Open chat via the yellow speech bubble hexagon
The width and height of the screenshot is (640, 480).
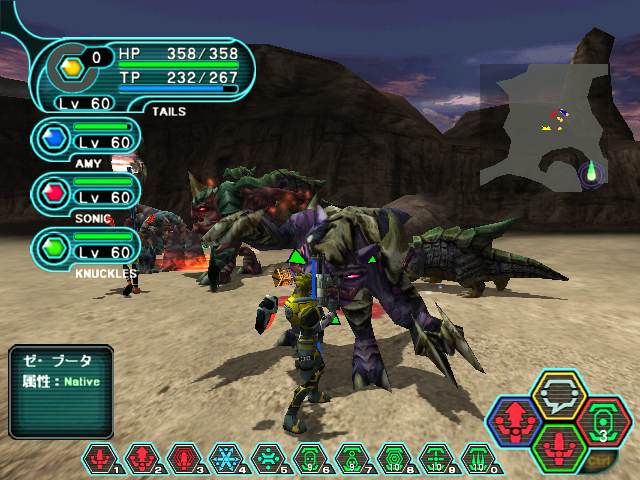(x=559, y=397)
